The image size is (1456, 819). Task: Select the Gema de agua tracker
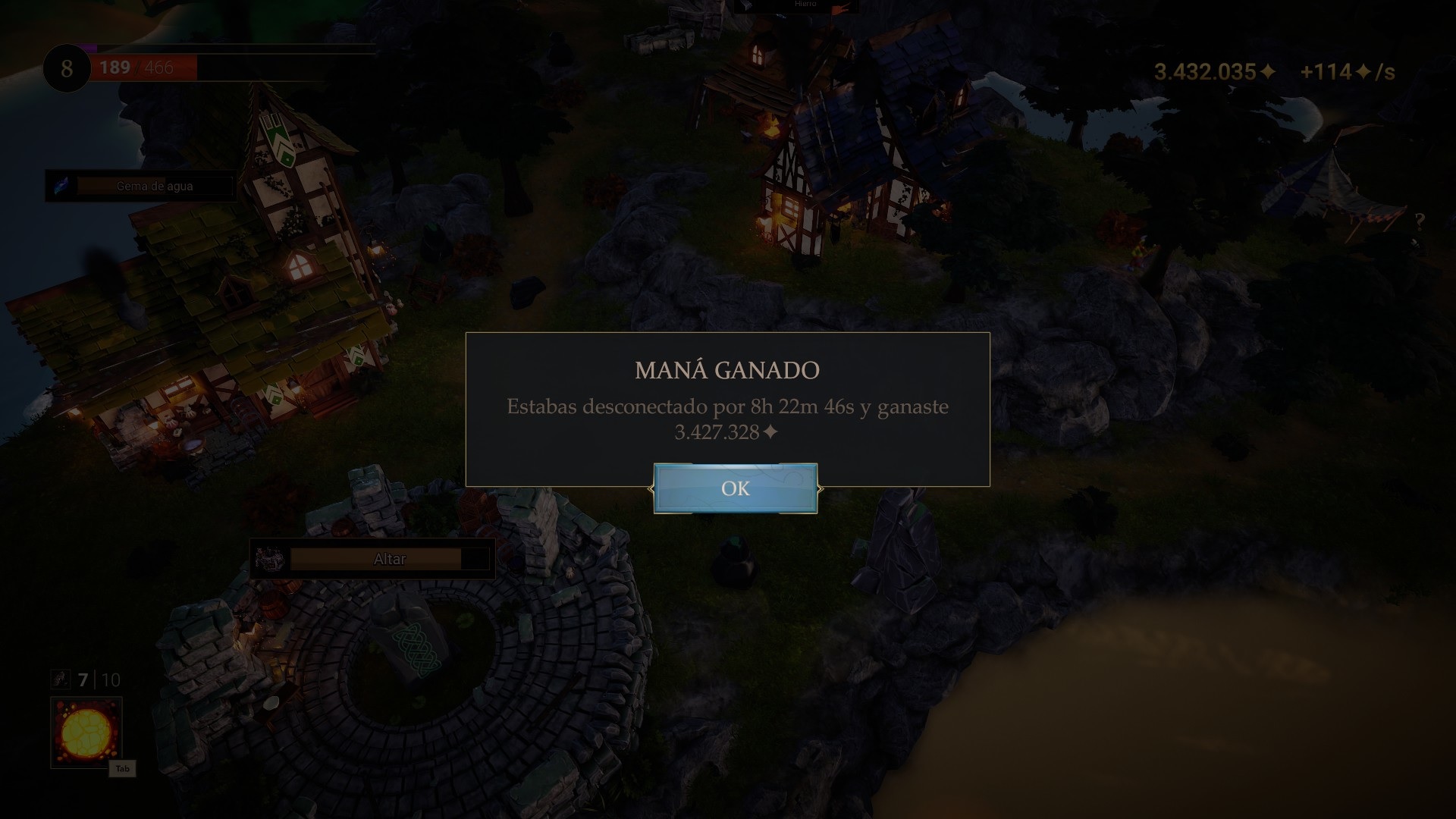155,186
